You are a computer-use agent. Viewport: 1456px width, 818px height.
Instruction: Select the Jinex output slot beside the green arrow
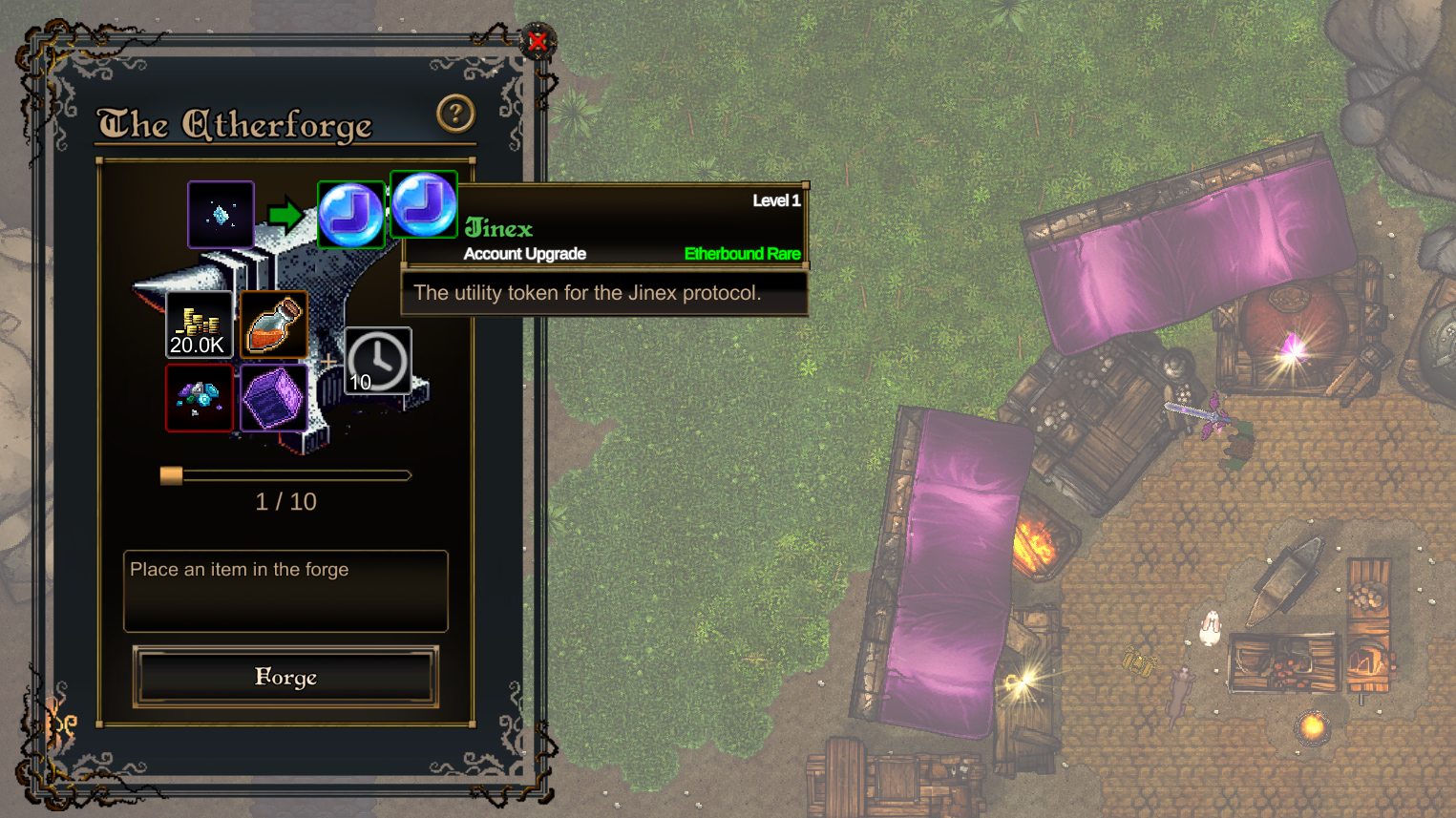click(x=350, y=216)
